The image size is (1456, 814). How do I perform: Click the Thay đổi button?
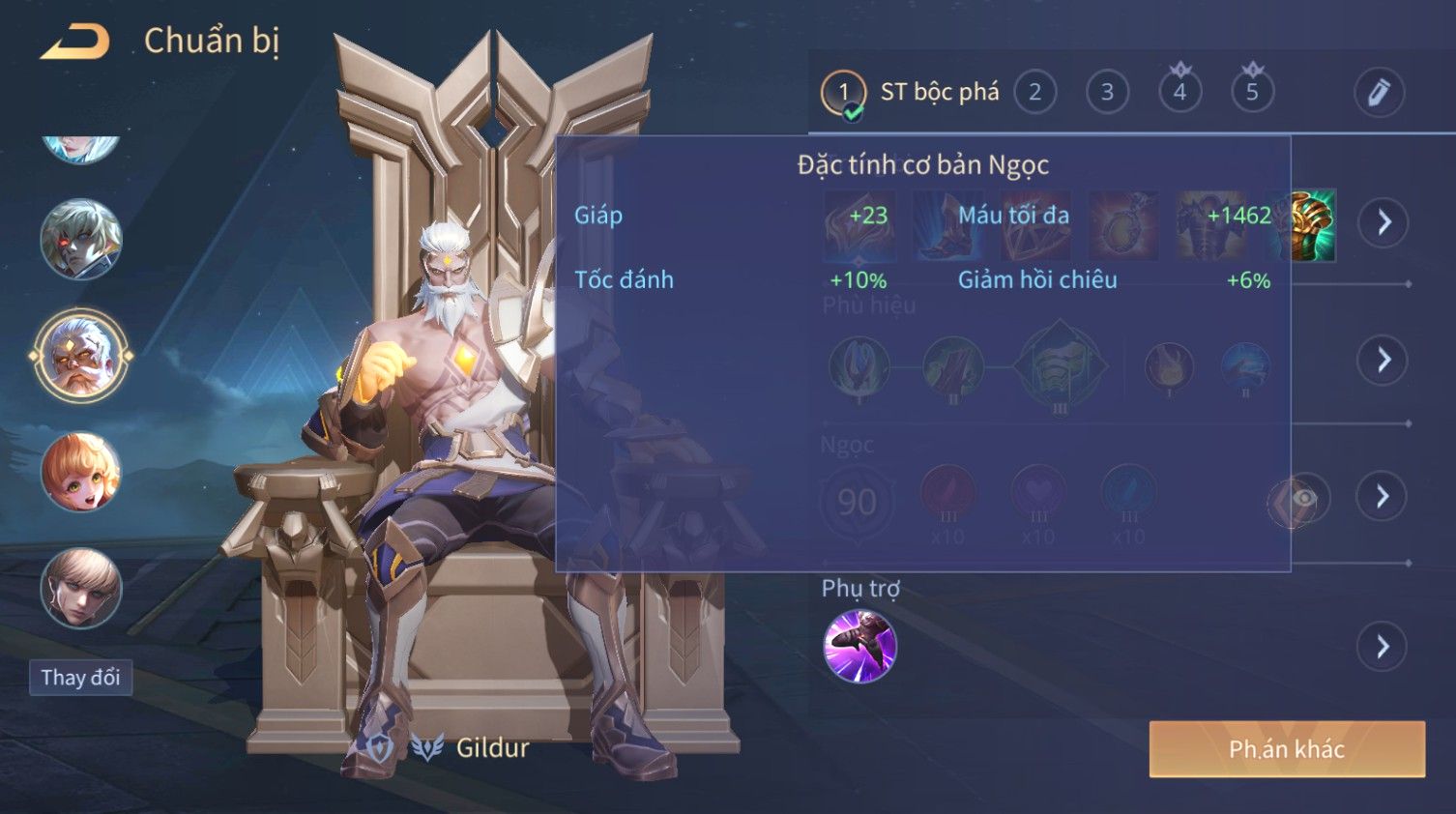click(x=80, y=678)
